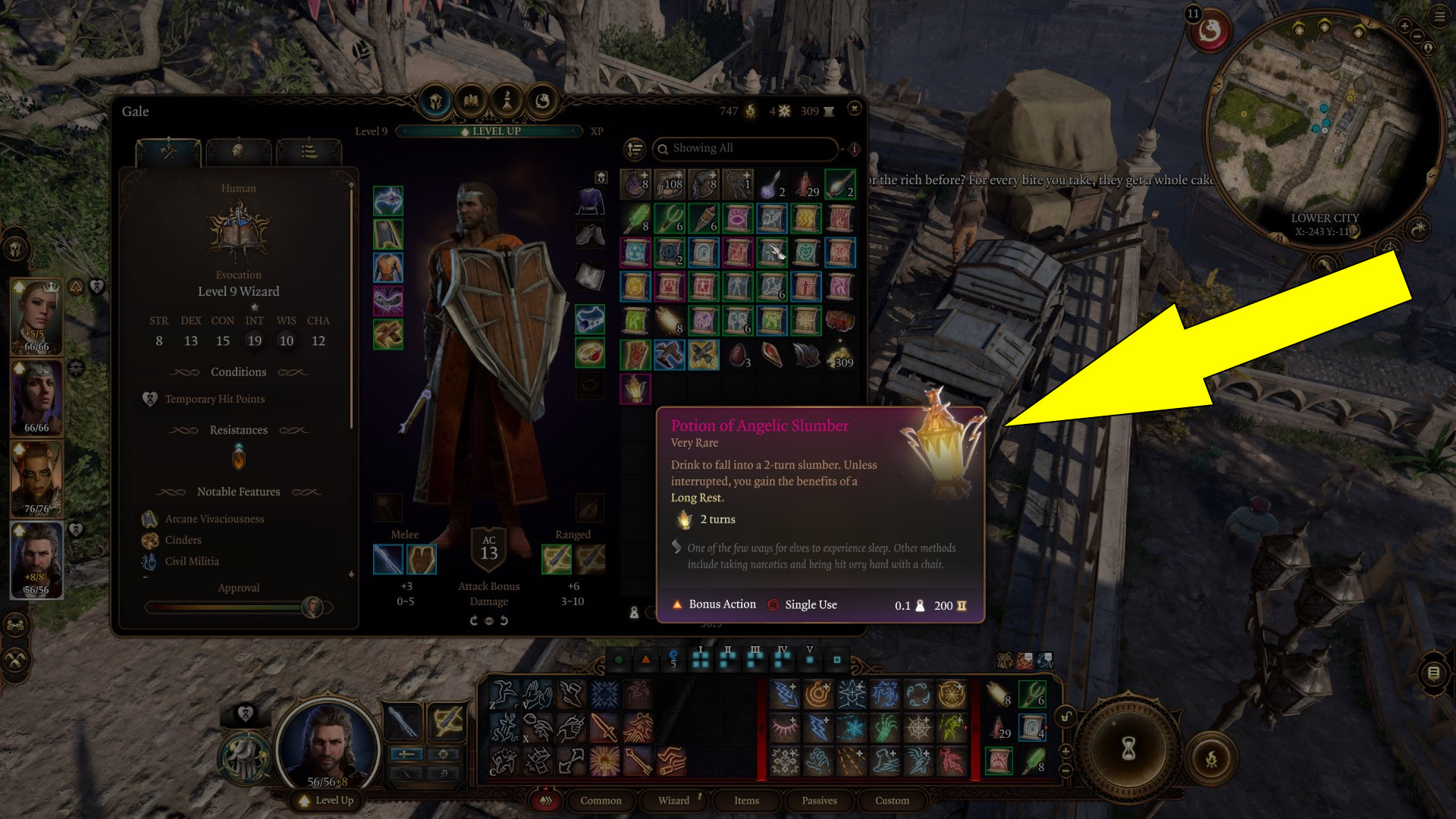Select the bearded Gale party portrait
Viewport: 1456px width, 819px height.
pos(36,560)
